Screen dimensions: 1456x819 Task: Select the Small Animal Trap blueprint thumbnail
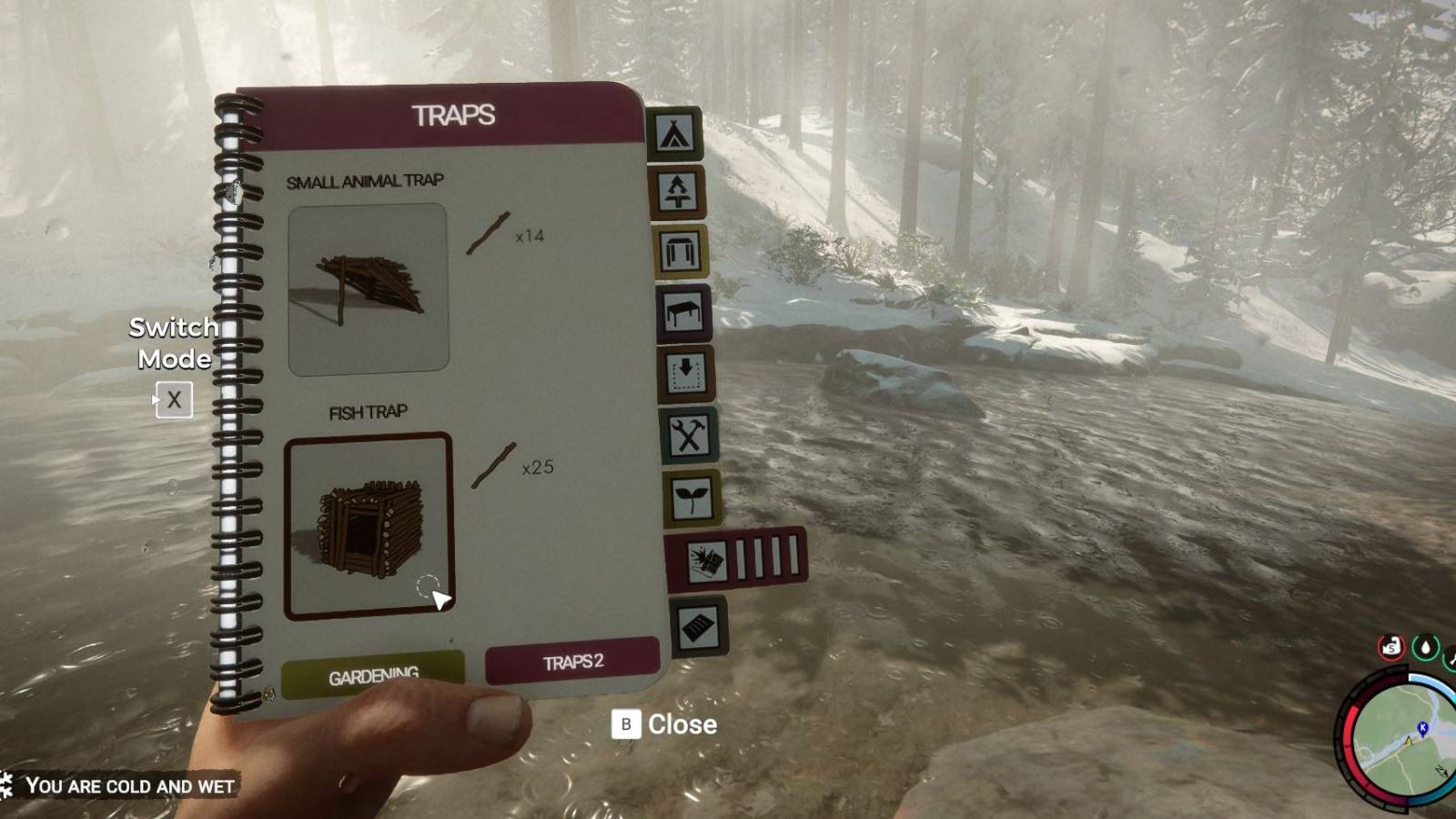[369, 289]
